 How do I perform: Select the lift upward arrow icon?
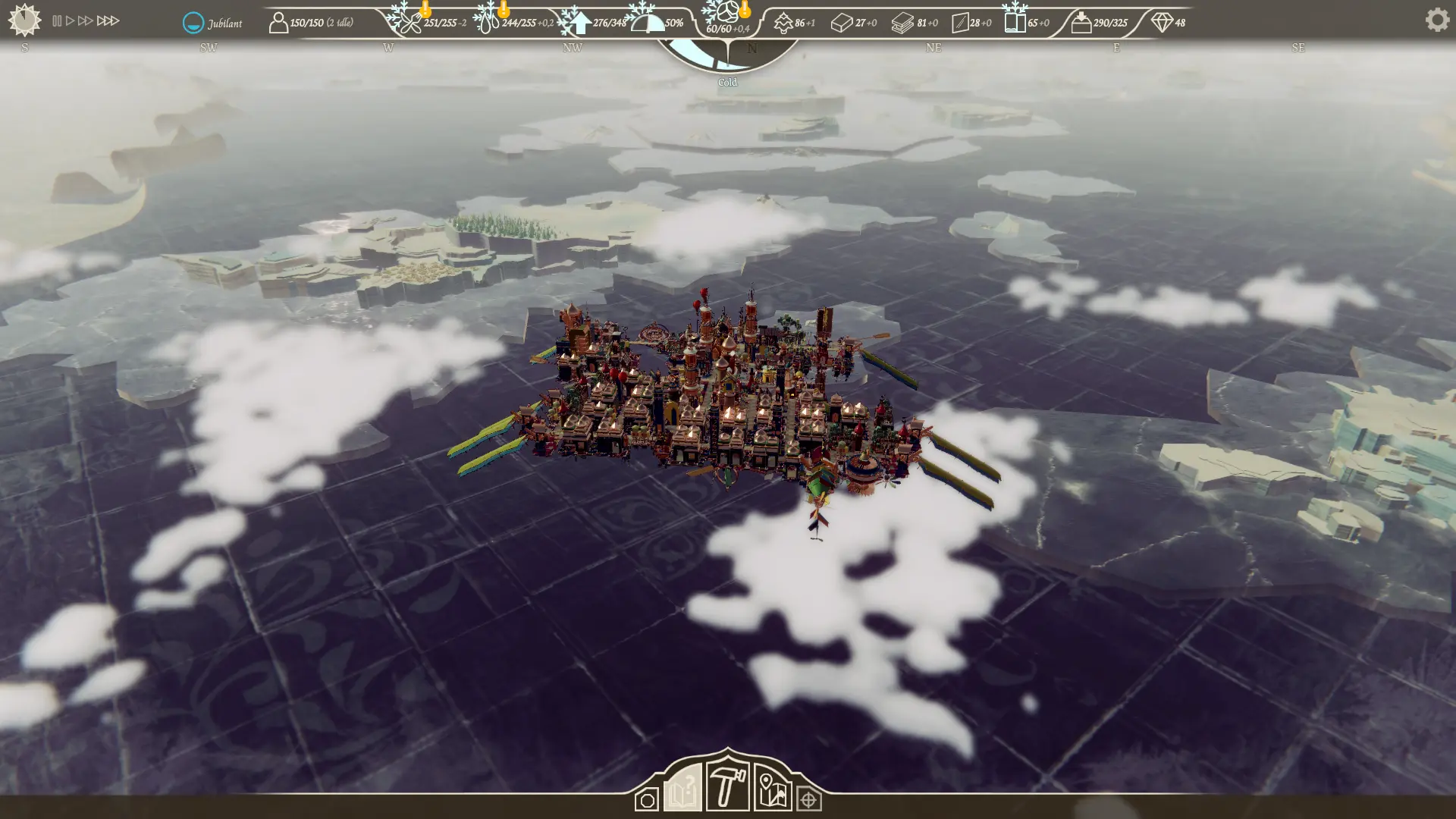pyautogui.click(x=580, y=23)
